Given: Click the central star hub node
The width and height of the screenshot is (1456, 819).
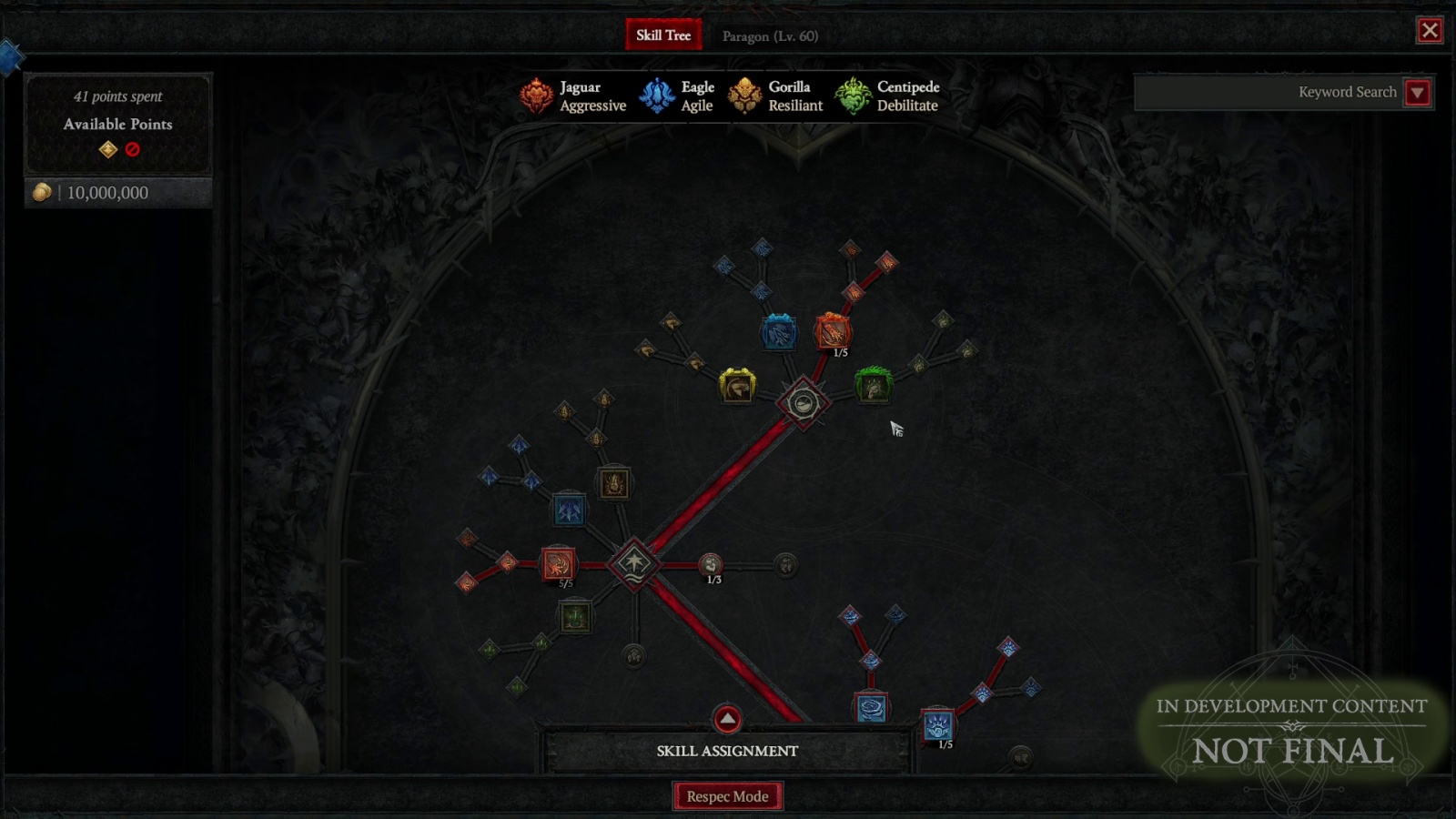Looking at the screenshot, I should (x=635, y=564).
